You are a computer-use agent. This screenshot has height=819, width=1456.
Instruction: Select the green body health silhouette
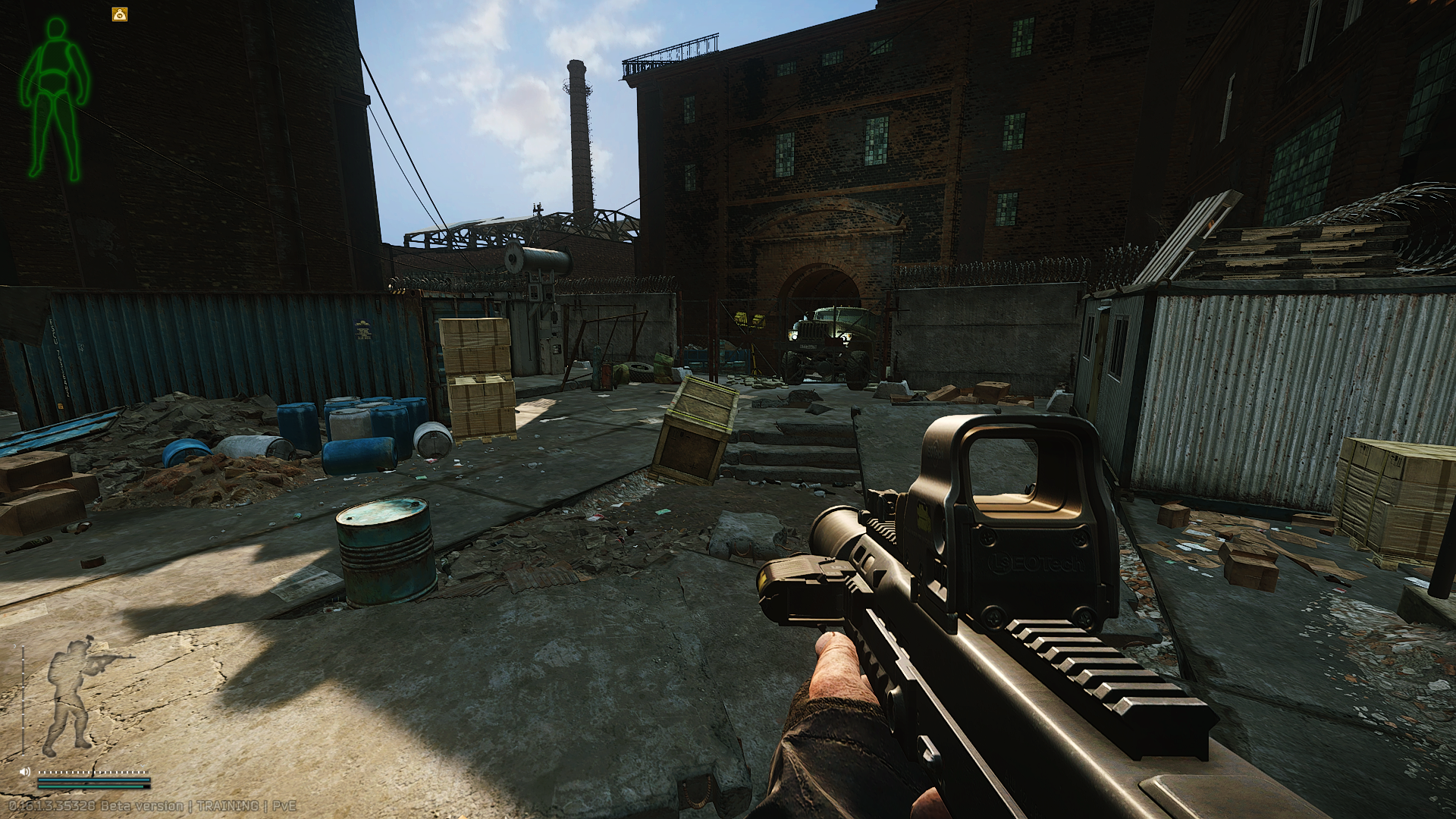click(x=54, y=99)
